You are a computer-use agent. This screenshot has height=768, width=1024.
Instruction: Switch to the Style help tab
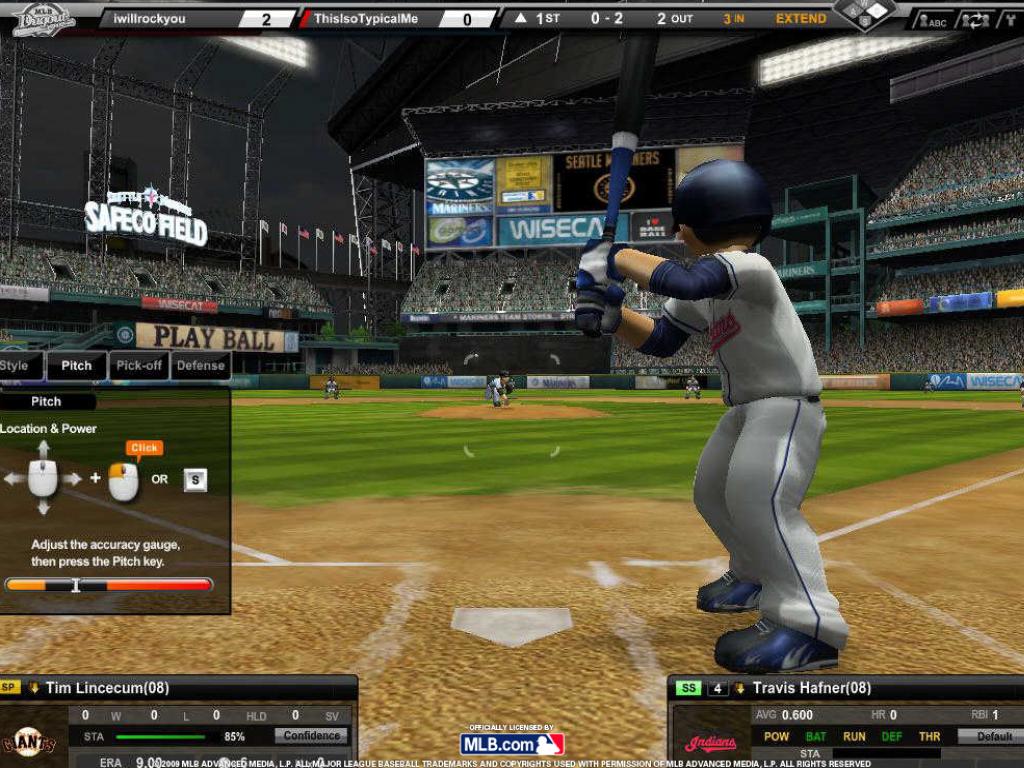coord(18,366)
